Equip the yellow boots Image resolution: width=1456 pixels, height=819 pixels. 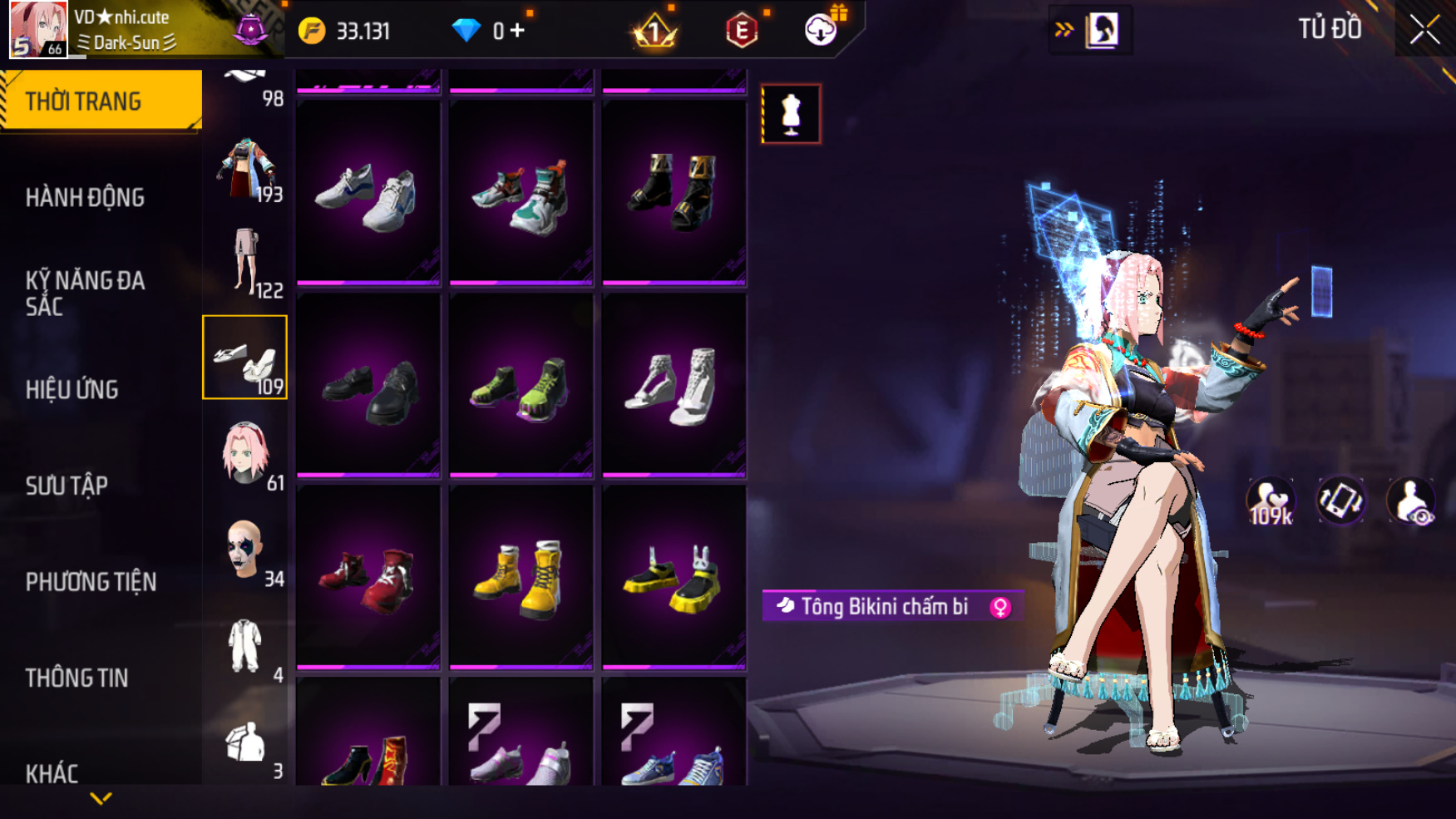pyautogui.click(x=521, y=578)
